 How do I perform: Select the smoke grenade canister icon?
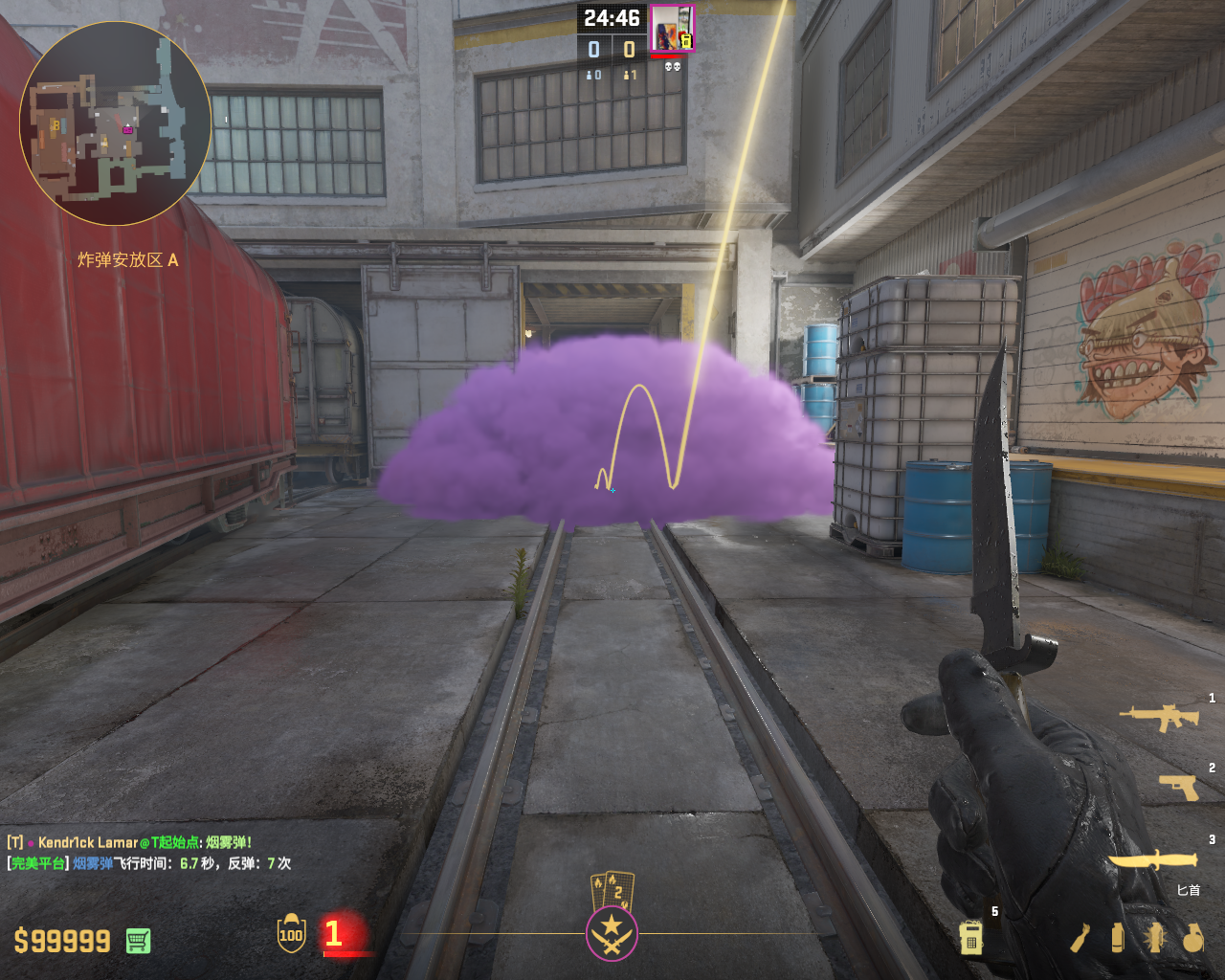[x=1117, y=938]
